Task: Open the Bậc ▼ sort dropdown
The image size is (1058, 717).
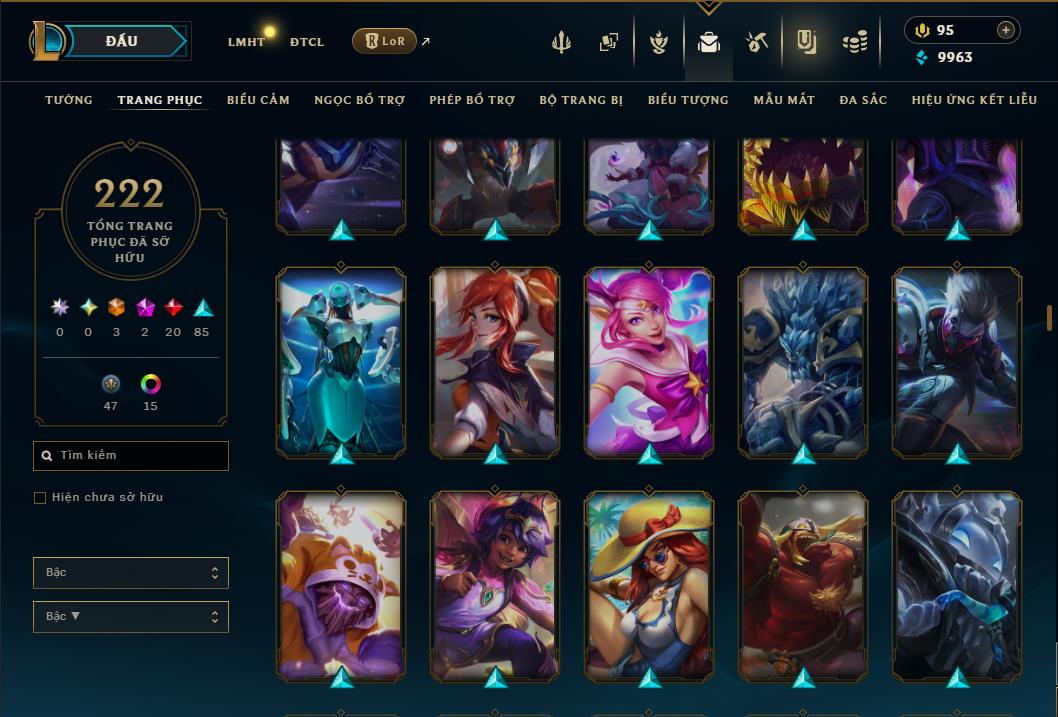Action: click(x=131, y=617)
